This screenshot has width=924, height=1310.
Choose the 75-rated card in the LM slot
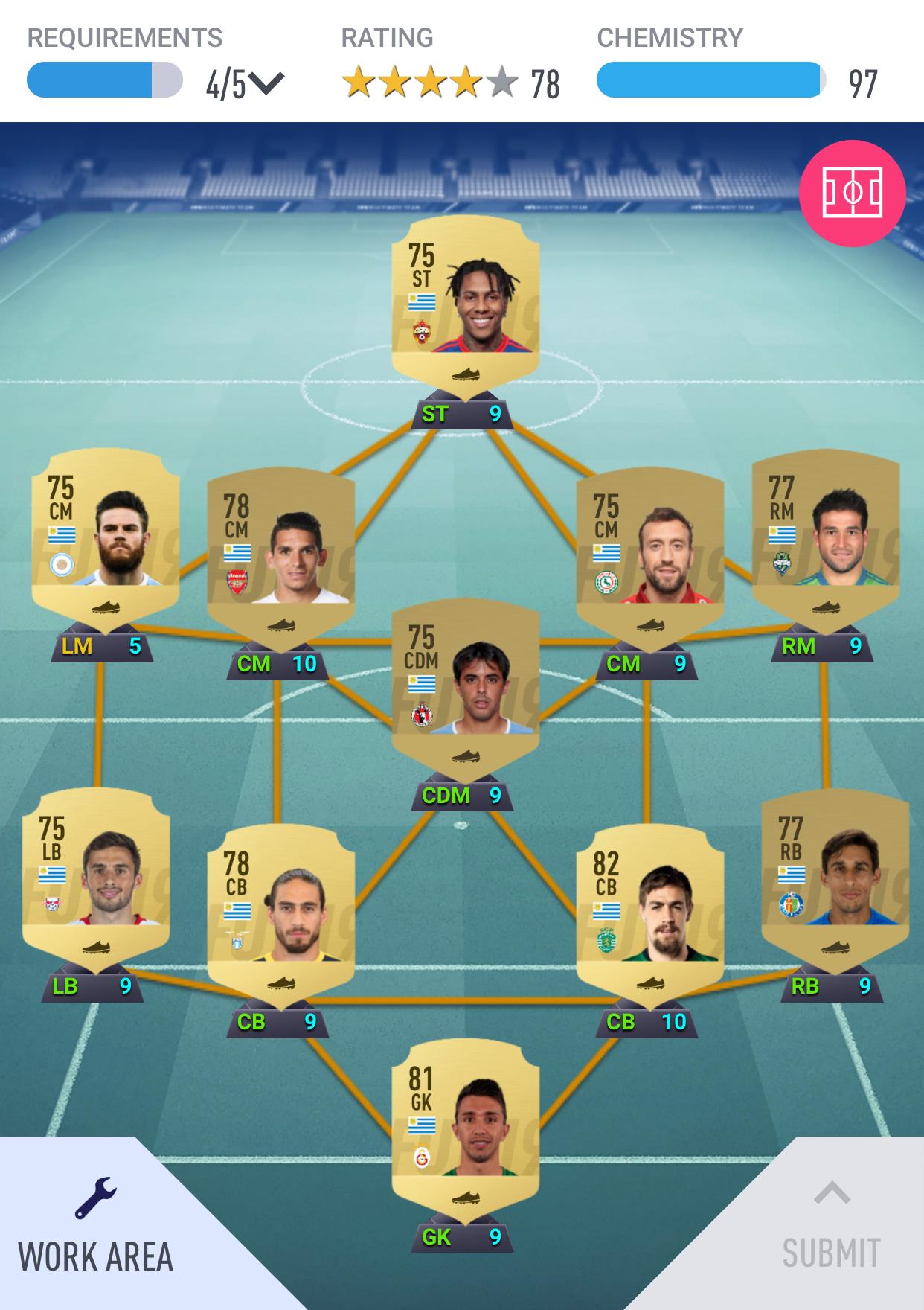105,536
